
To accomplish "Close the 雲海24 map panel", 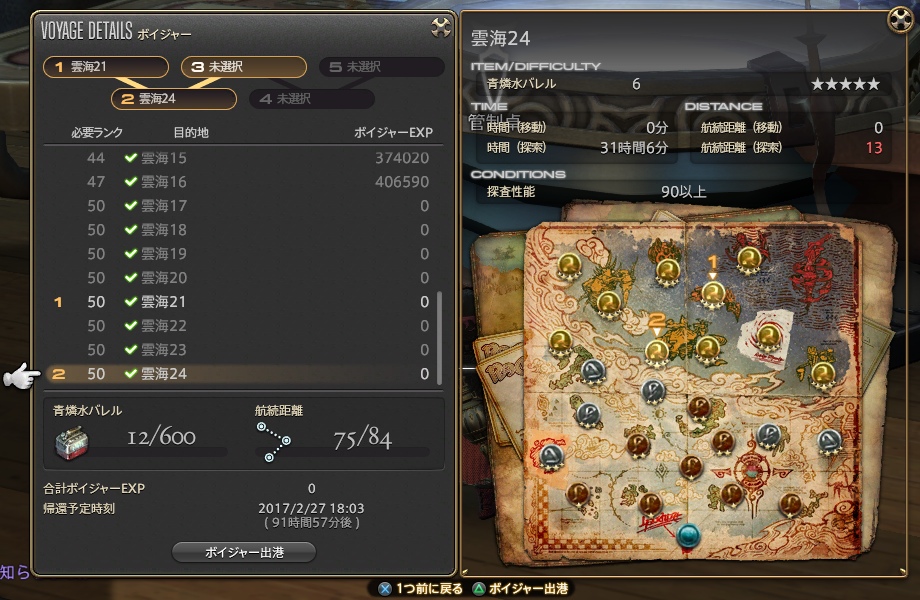I will [x=900, y=19].
